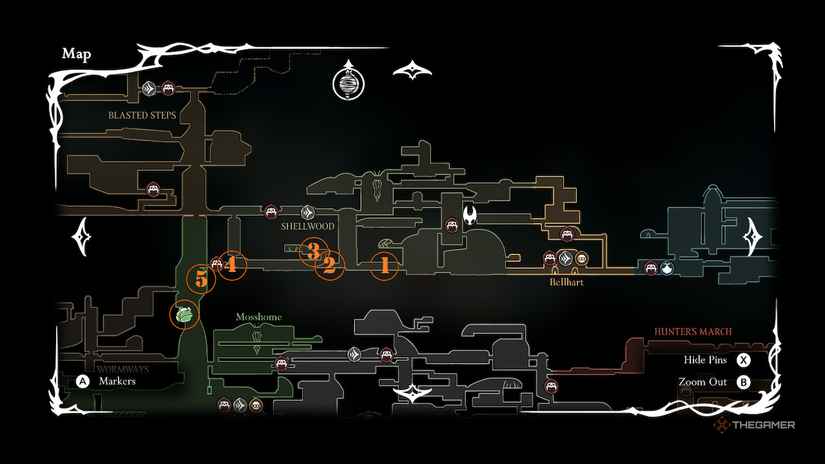Image resolution: width=825 pixels, height=464 pixels.
Task: Open the TheGamer watermark logo
Action: [754, 424]
